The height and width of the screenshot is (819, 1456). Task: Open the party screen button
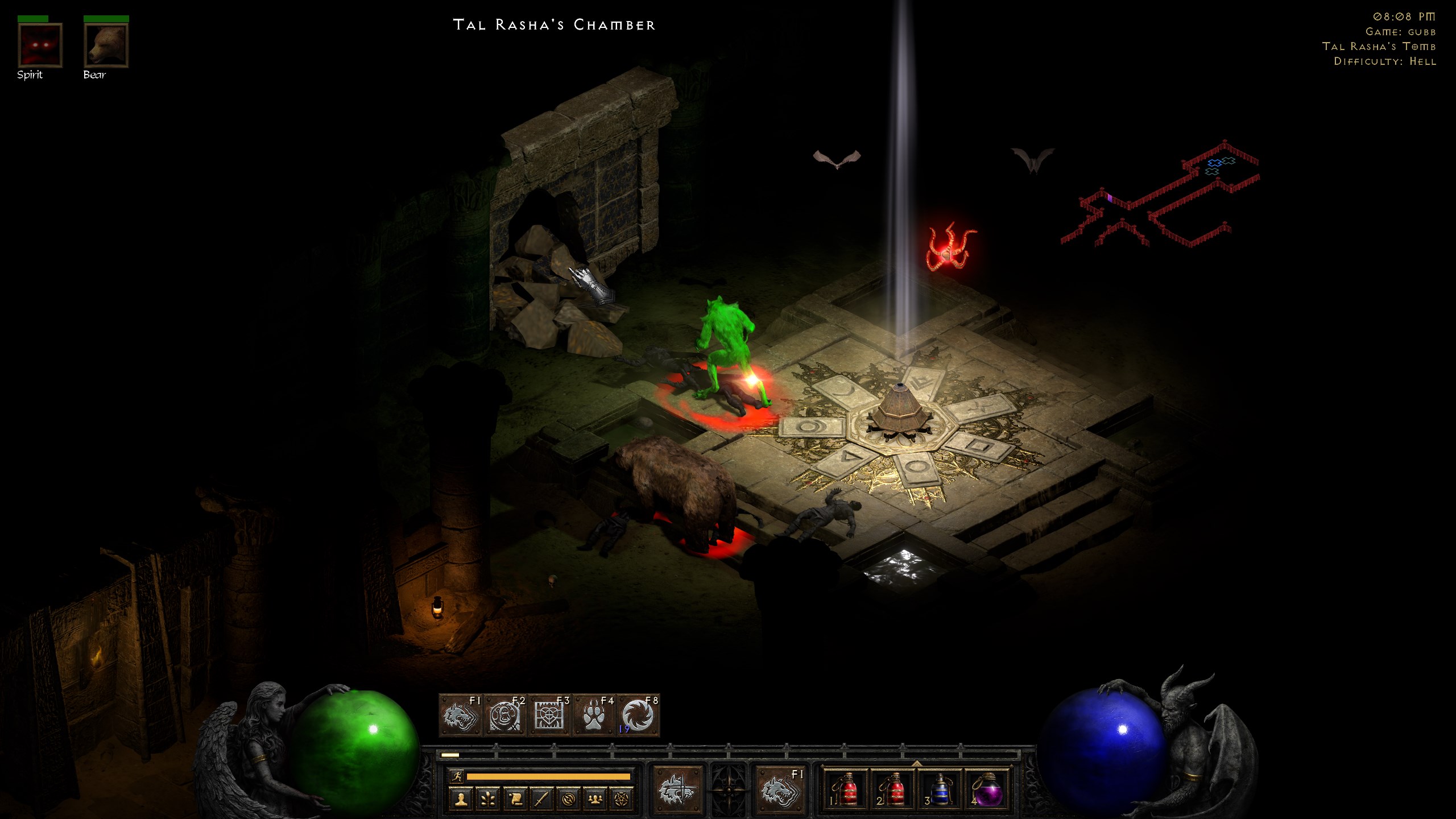594,799
